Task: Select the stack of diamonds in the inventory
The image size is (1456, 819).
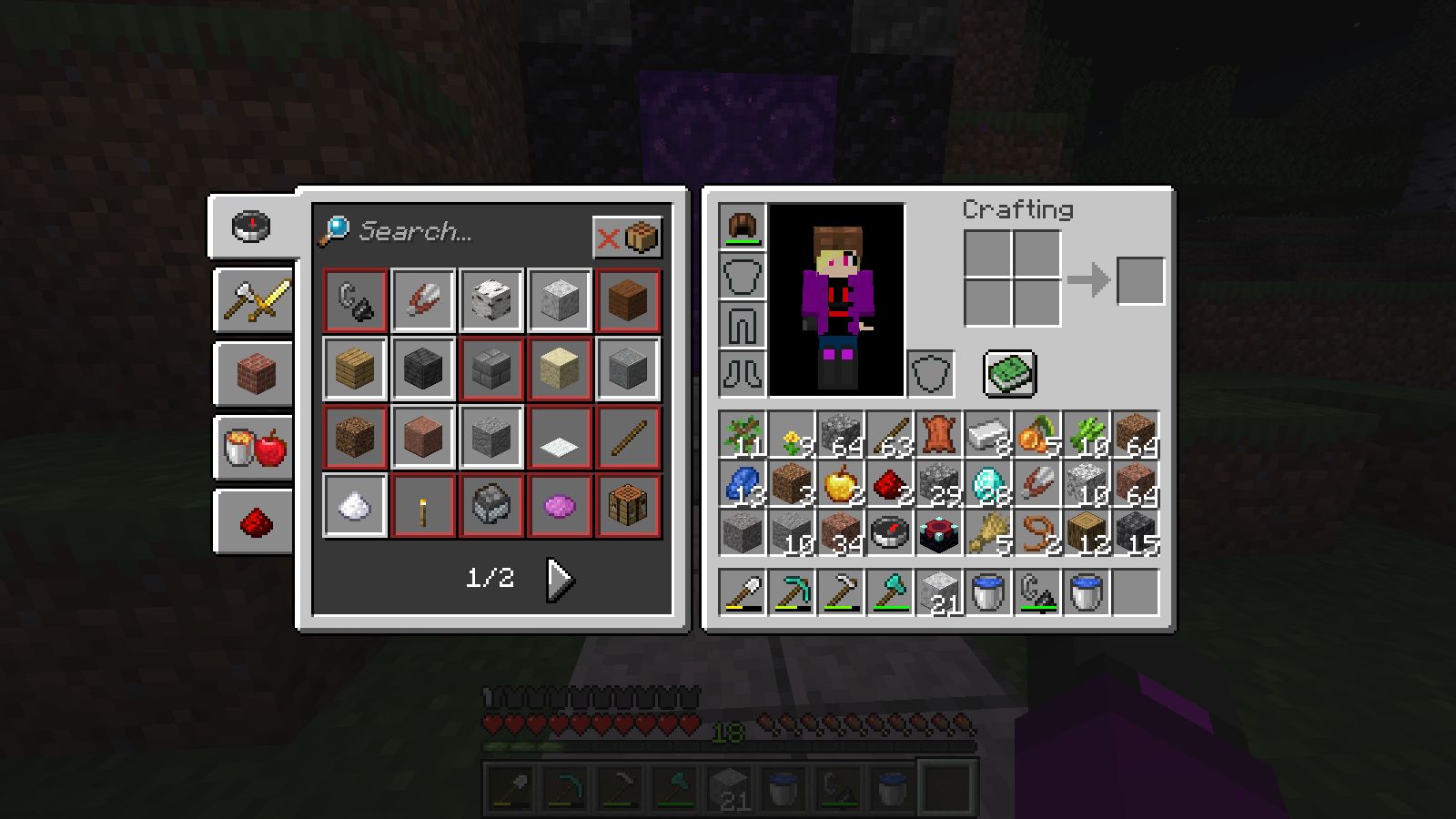Action: click(988, 482)
